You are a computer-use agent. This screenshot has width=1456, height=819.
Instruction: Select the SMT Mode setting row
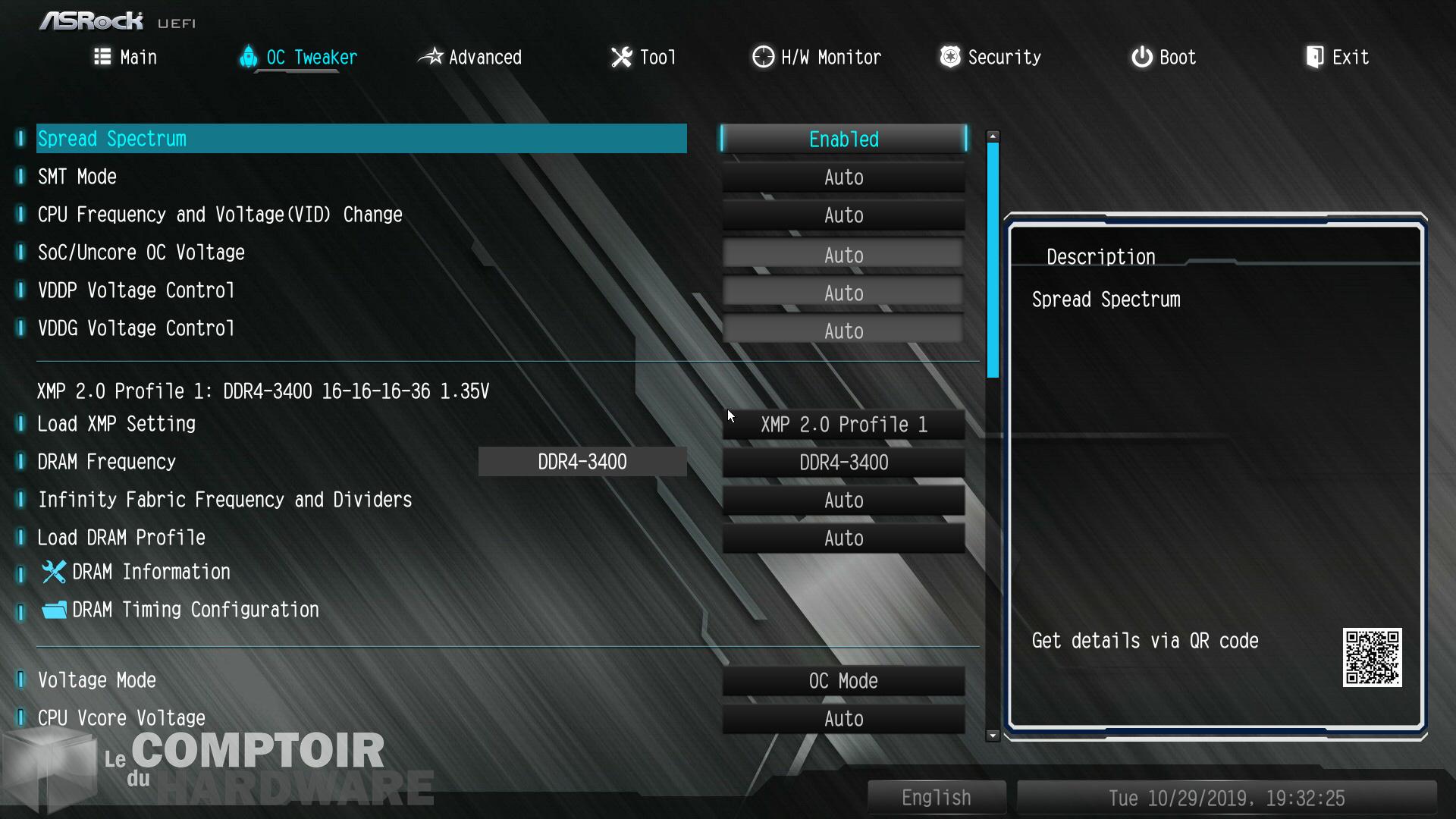click(x=77, y=177)
